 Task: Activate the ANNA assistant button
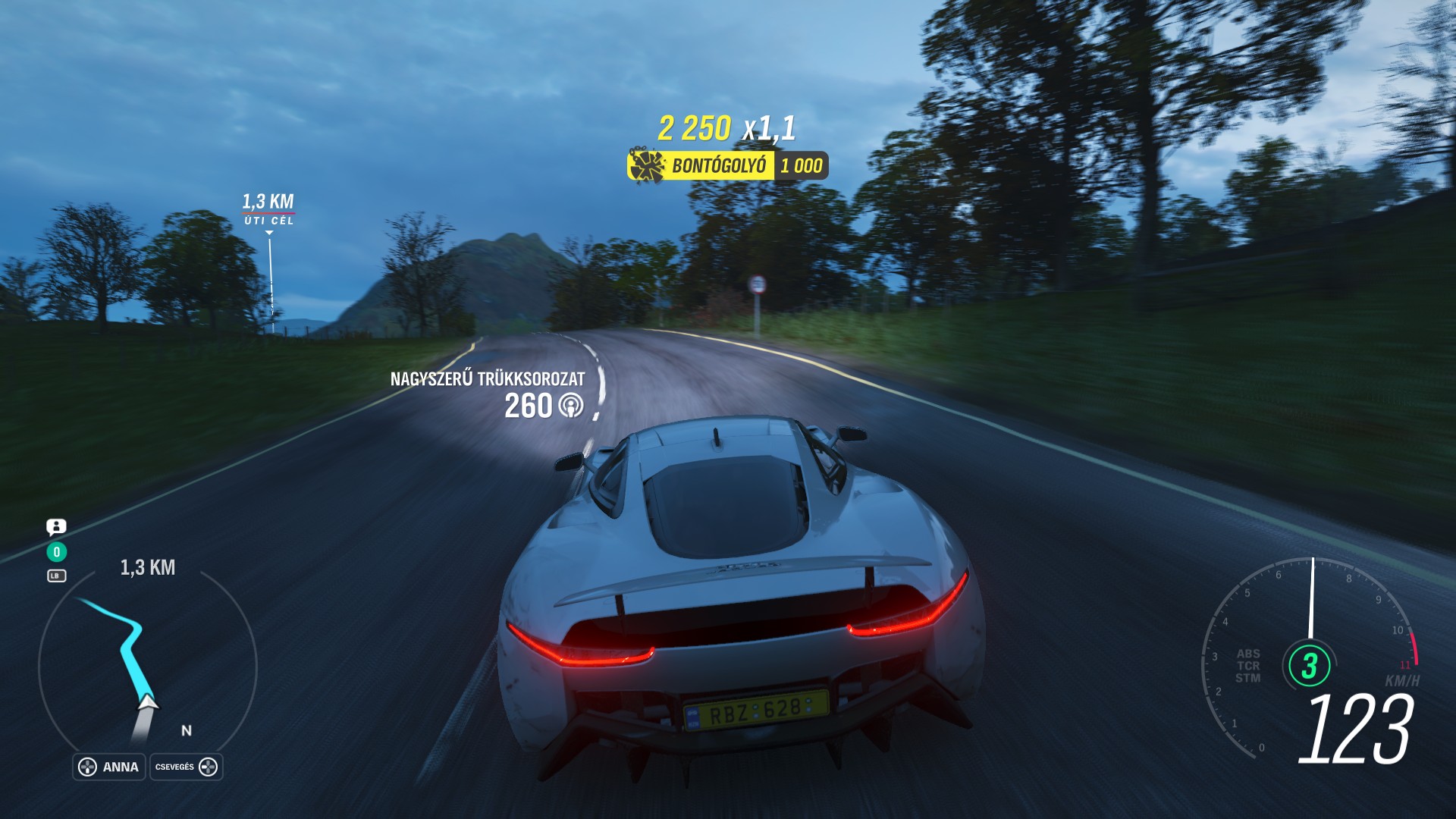(109, 767)
